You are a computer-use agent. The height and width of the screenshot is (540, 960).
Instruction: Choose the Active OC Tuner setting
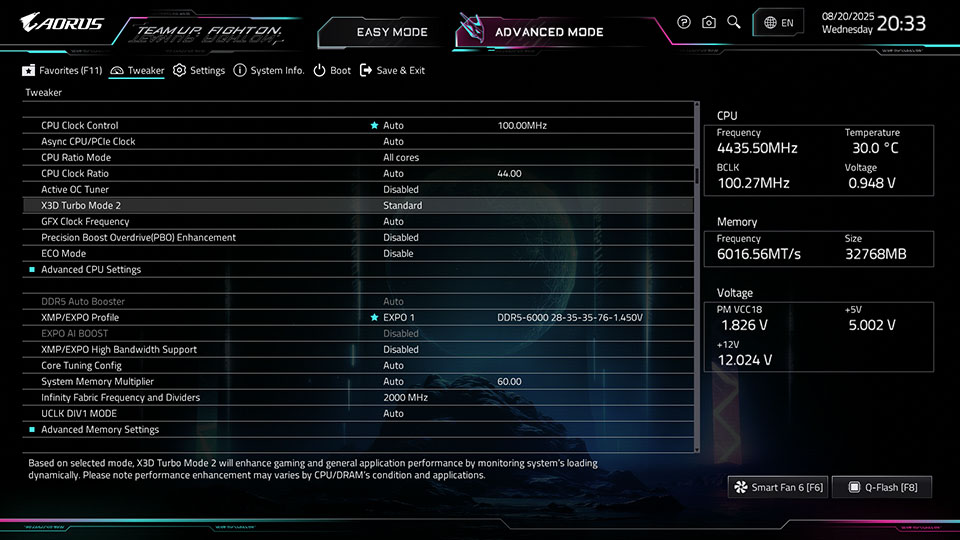pos(400,189)
